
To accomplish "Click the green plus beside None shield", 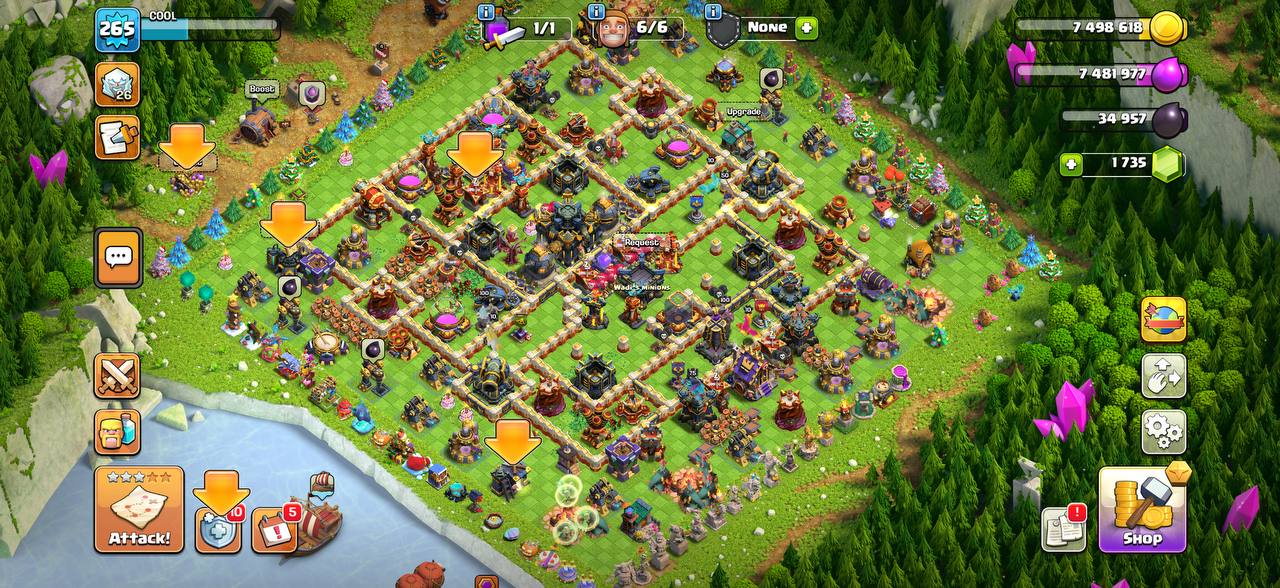I will point(806,28).
